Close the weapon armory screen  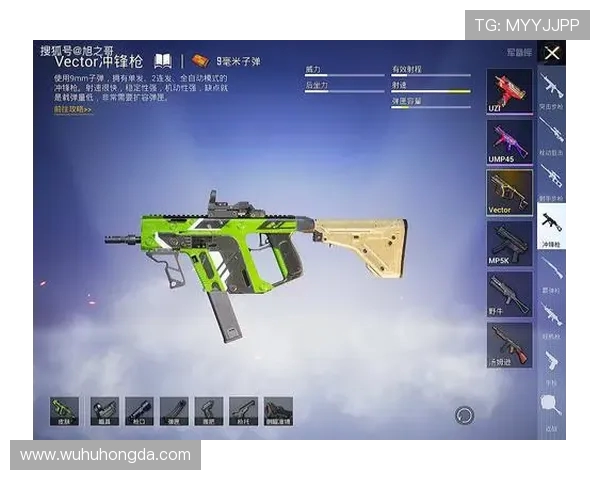(x=552, y=53)
